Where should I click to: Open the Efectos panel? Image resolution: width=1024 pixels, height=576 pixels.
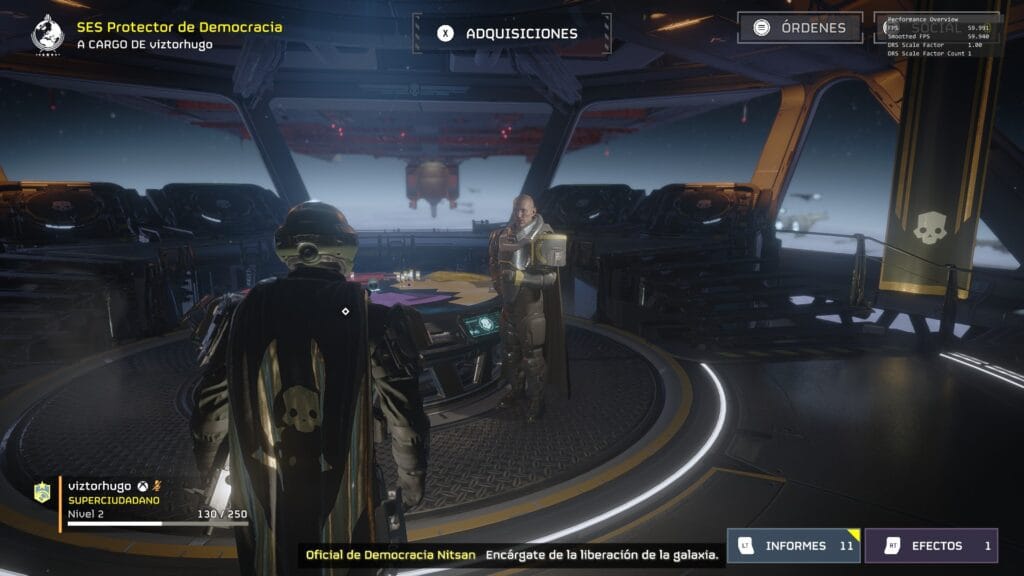click(x=931, y=546)
